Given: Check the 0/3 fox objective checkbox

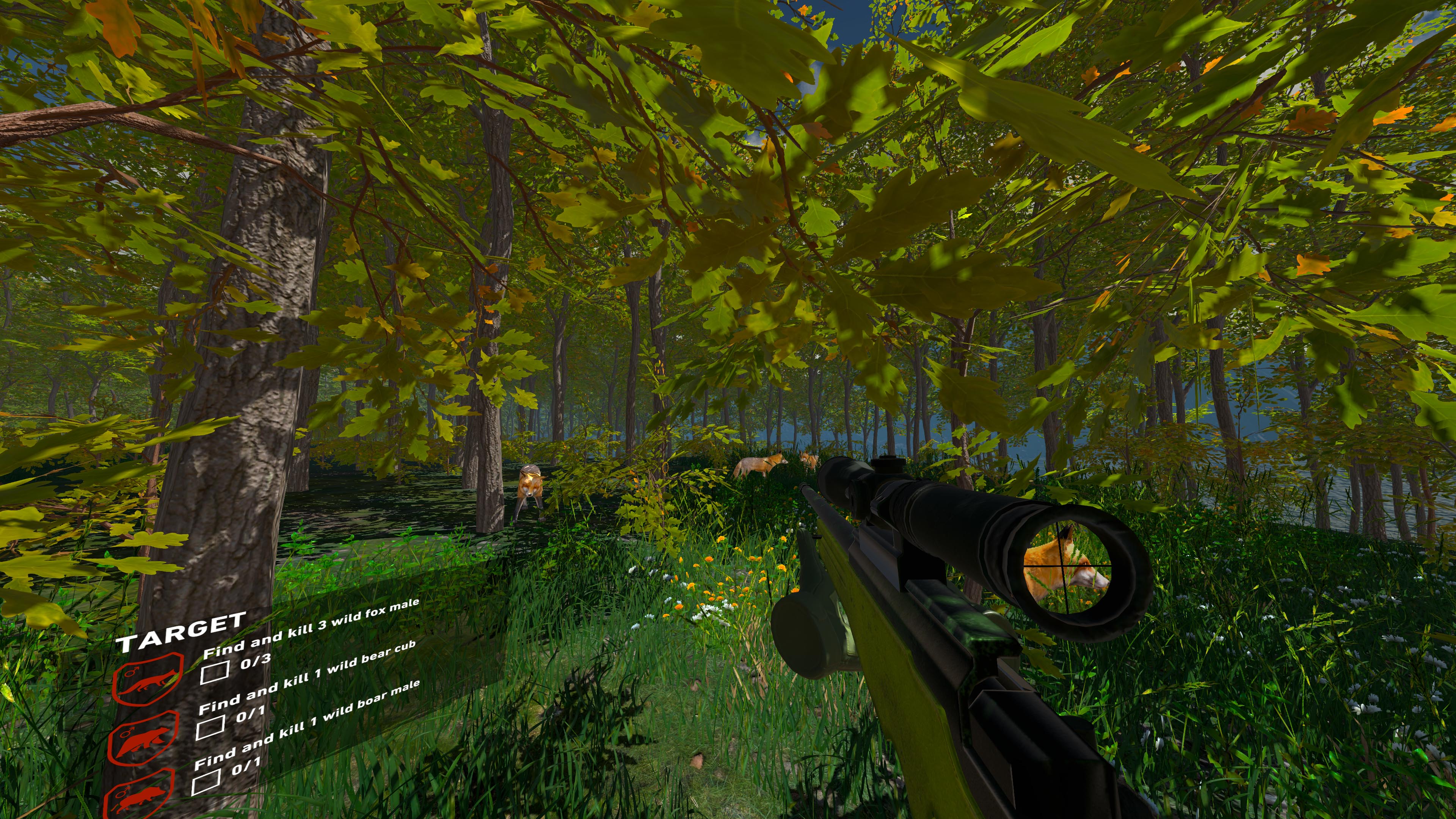Looking at the screenshot, I should click(x=216, y=673).
